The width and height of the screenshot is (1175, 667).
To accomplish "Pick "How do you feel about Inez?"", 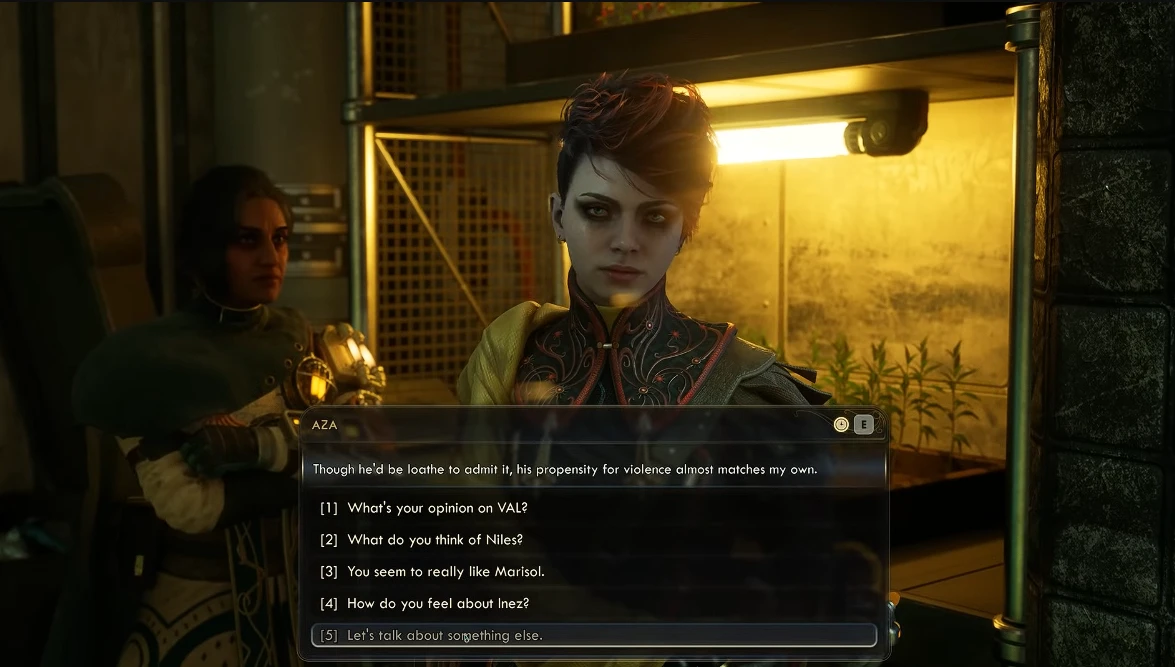I will (x=438, y=604).
